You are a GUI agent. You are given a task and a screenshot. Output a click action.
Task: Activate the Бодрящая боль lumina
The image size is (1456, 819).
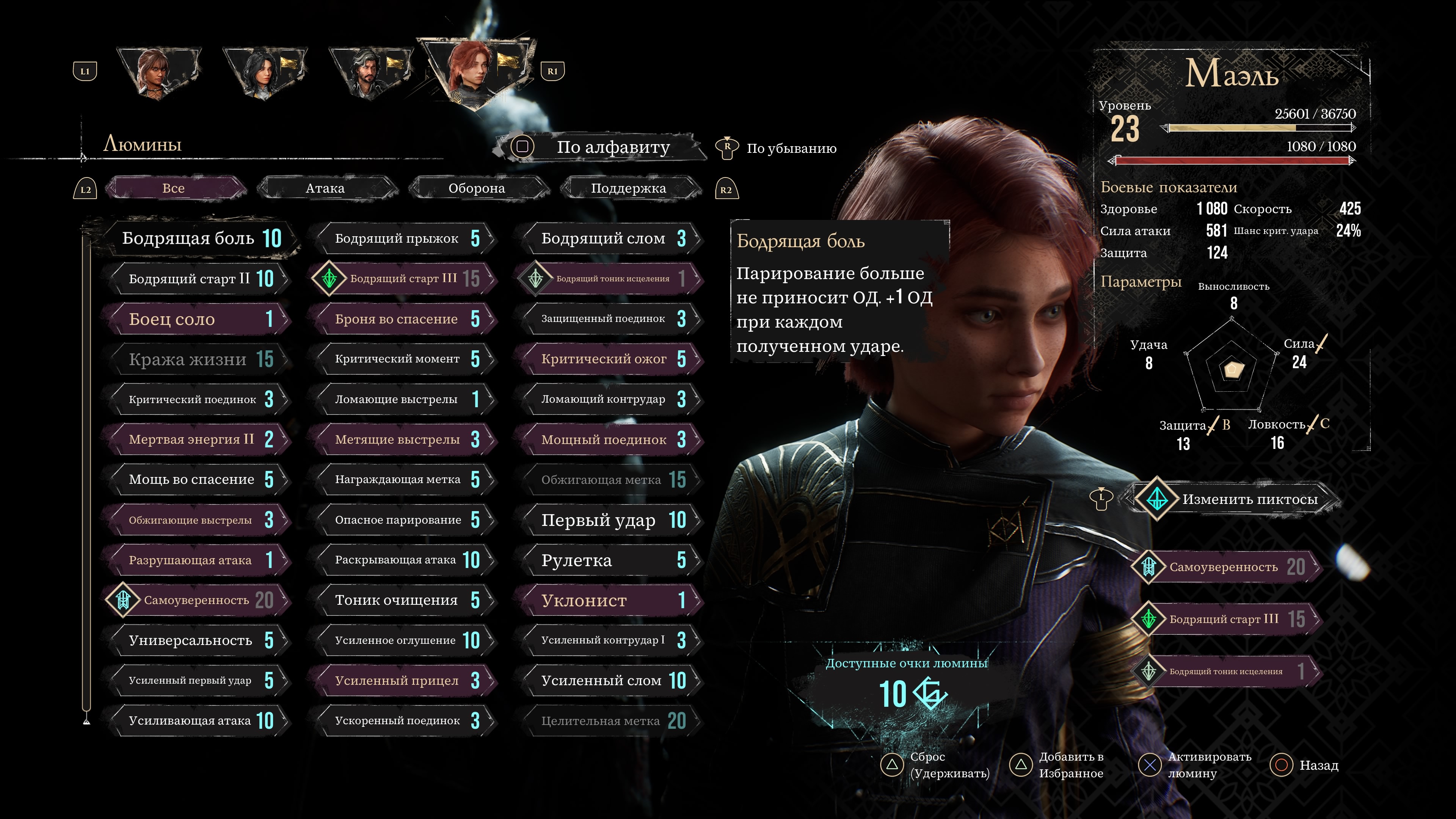[201, 238]
